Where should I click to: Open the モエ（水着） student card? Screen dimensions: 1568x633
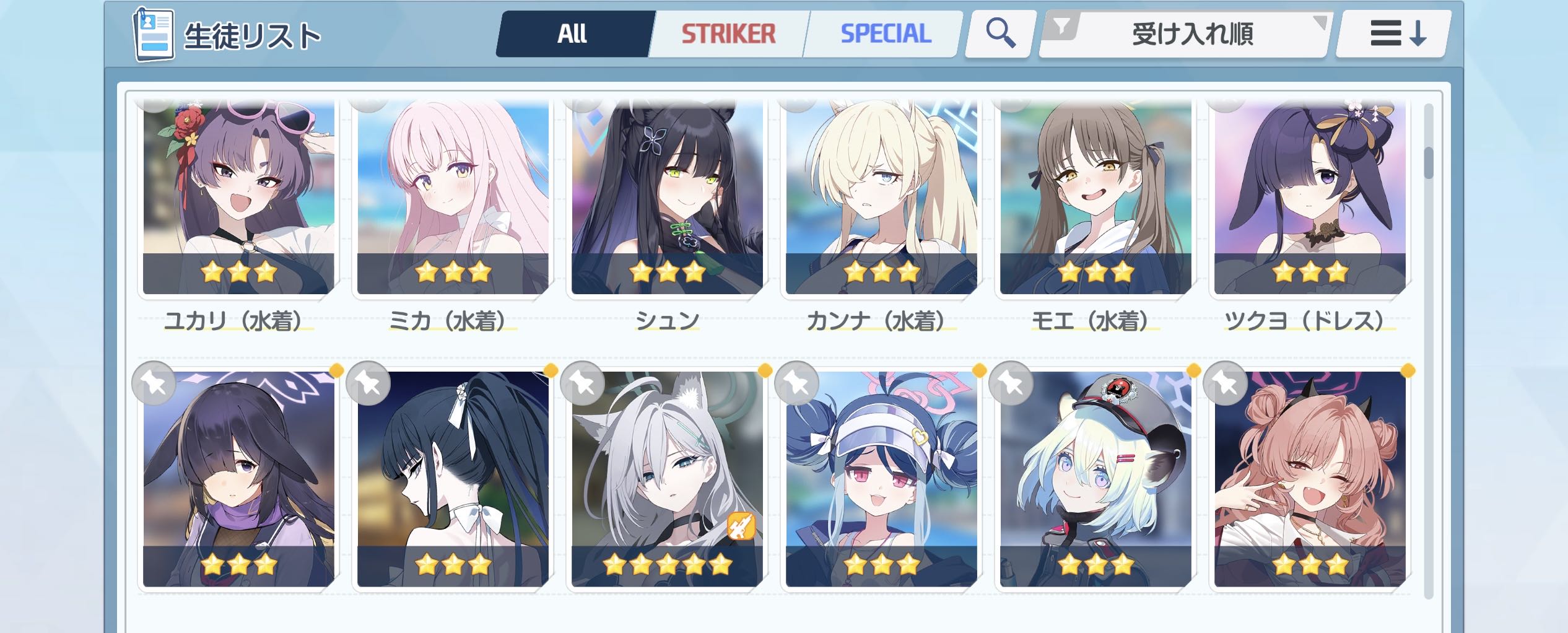click(x=1095, y=198)
